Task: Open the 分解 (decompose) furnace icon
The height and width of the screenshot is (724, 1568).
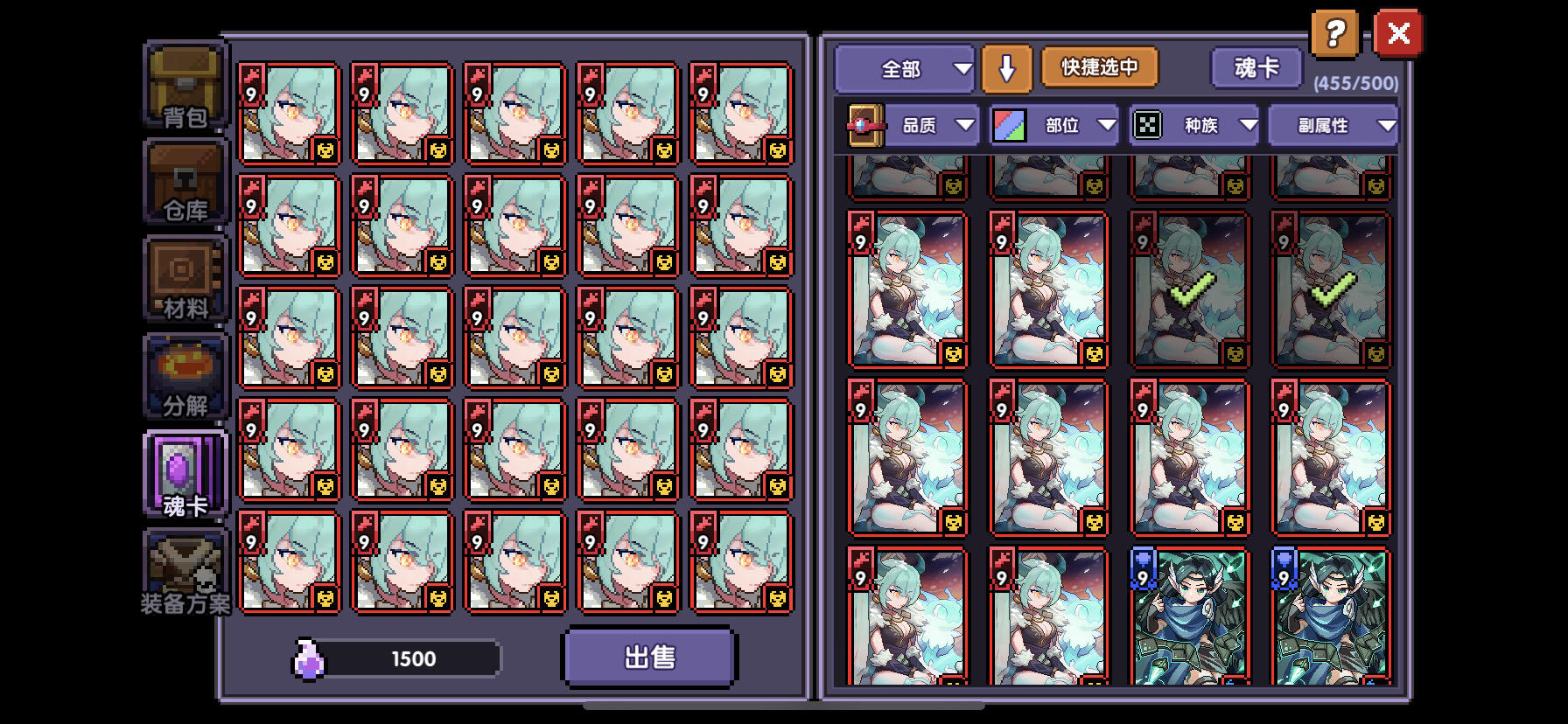Action: click(183, 378)
